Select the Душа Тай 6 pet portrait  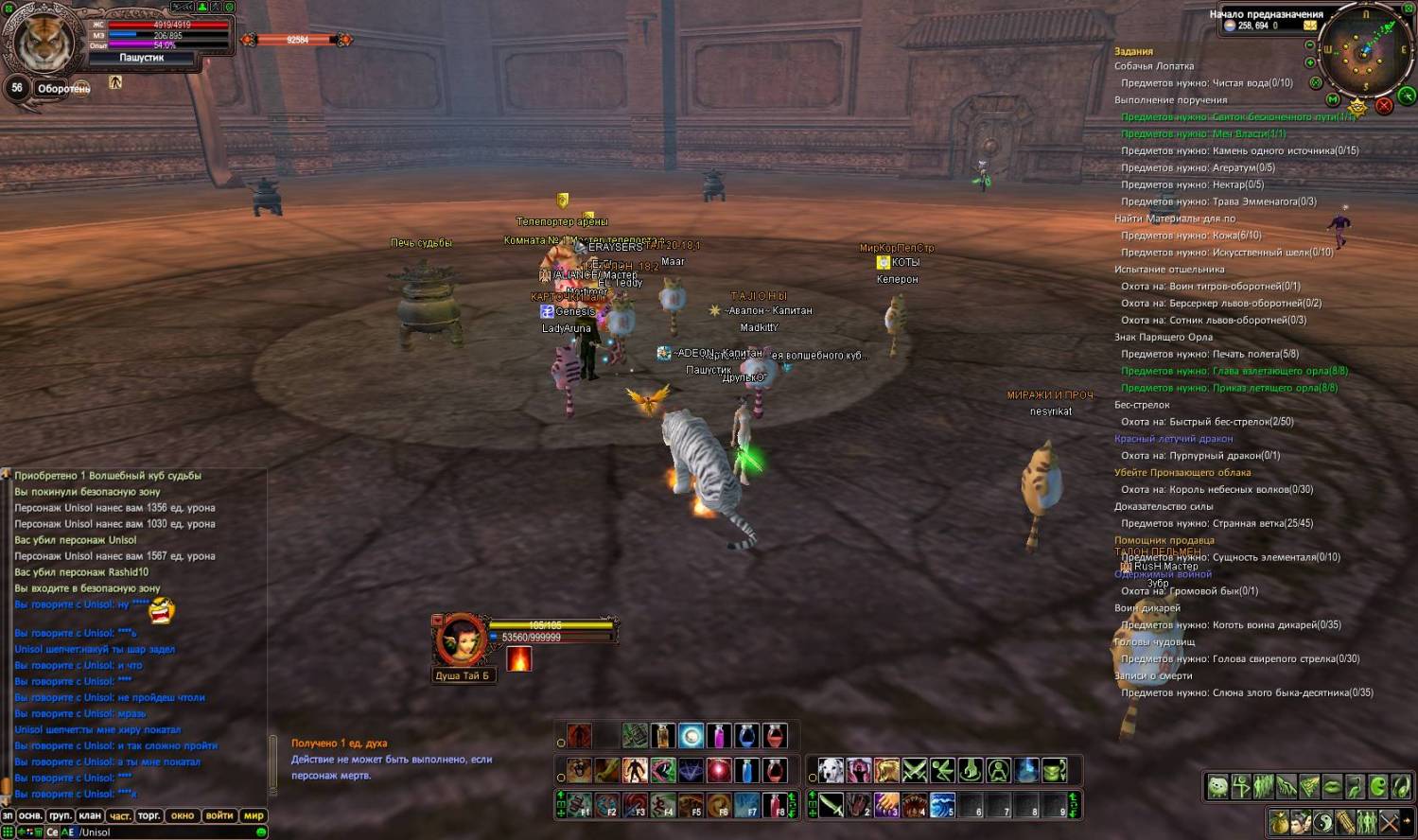[x=461, y=641]
